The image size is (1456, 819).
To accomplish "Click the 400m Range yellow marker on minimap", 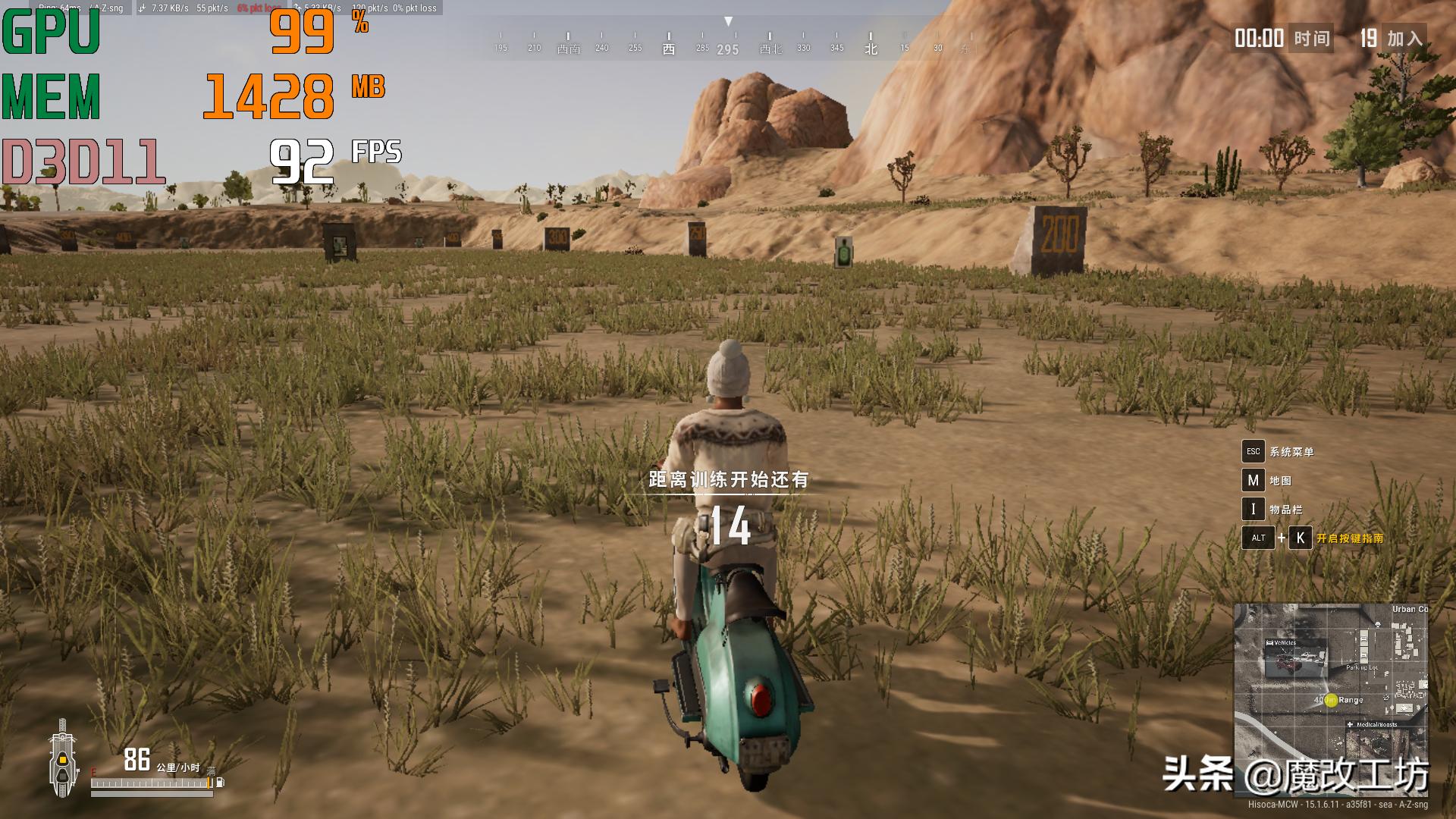I will coord(1331,699).
